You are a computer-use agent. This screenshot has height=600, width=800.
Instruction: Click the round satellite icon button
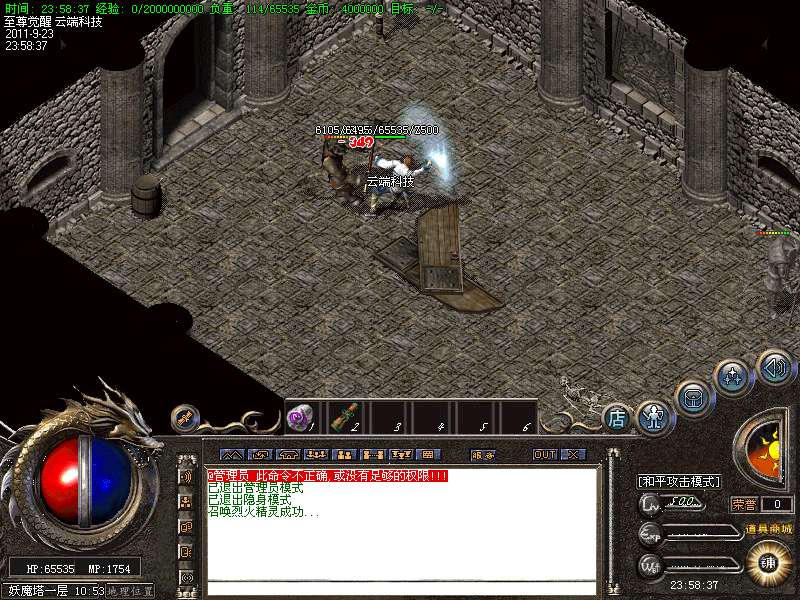pos(184,416)
